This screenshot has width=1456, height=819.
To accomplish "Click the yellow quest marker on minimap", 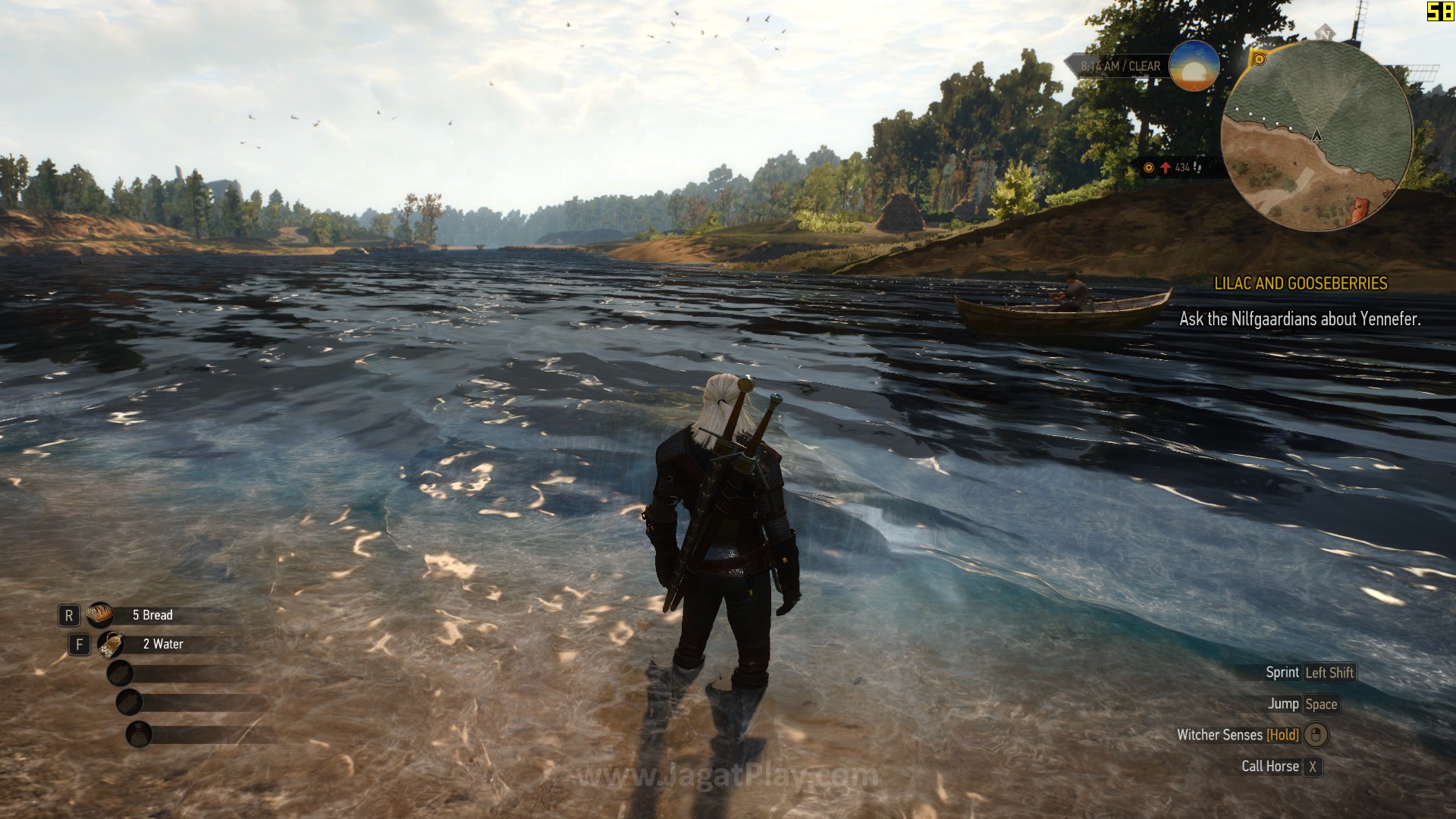I will coord(1259,59).
